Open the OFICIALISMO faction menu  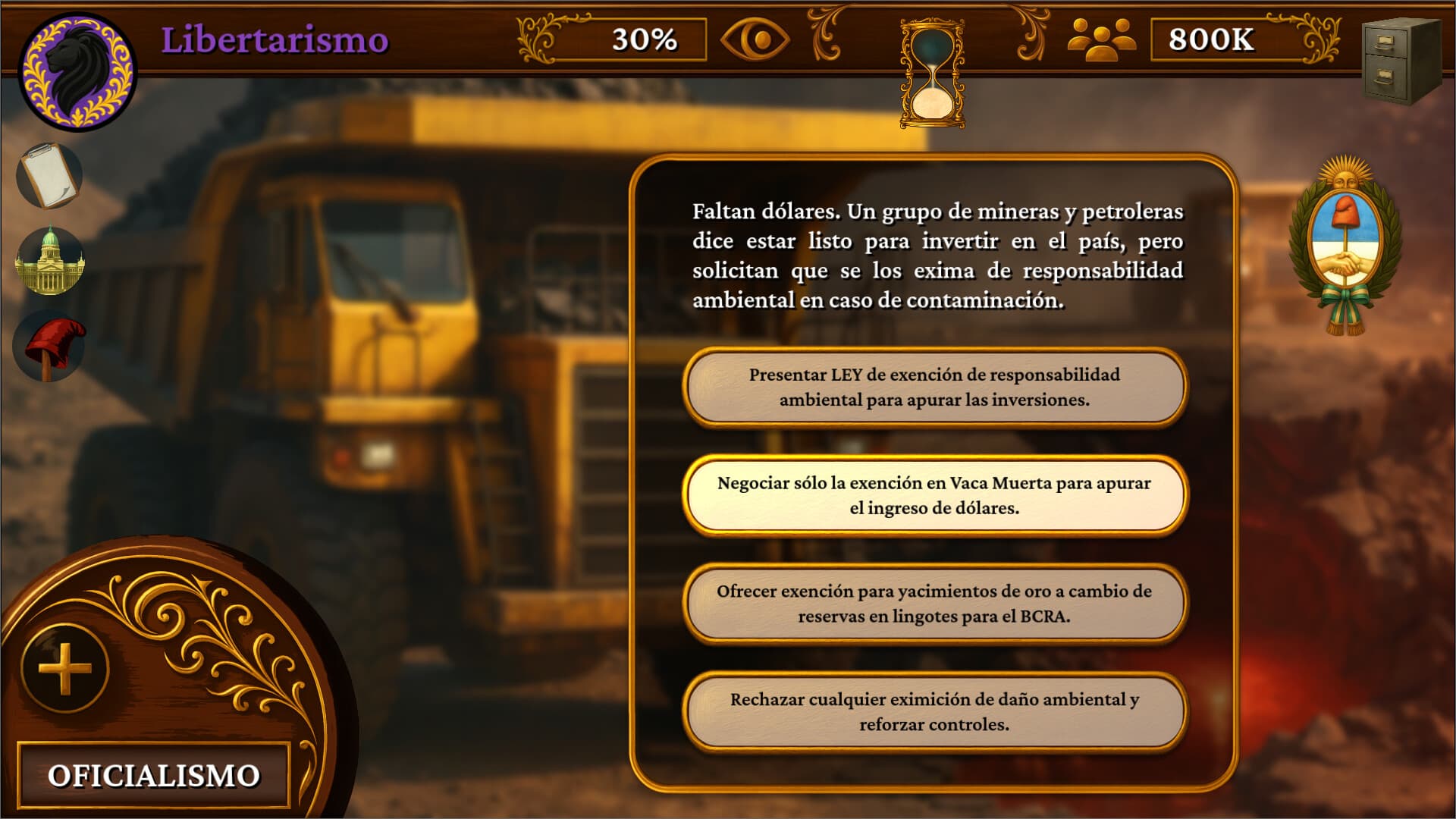(x=155, y=774)
